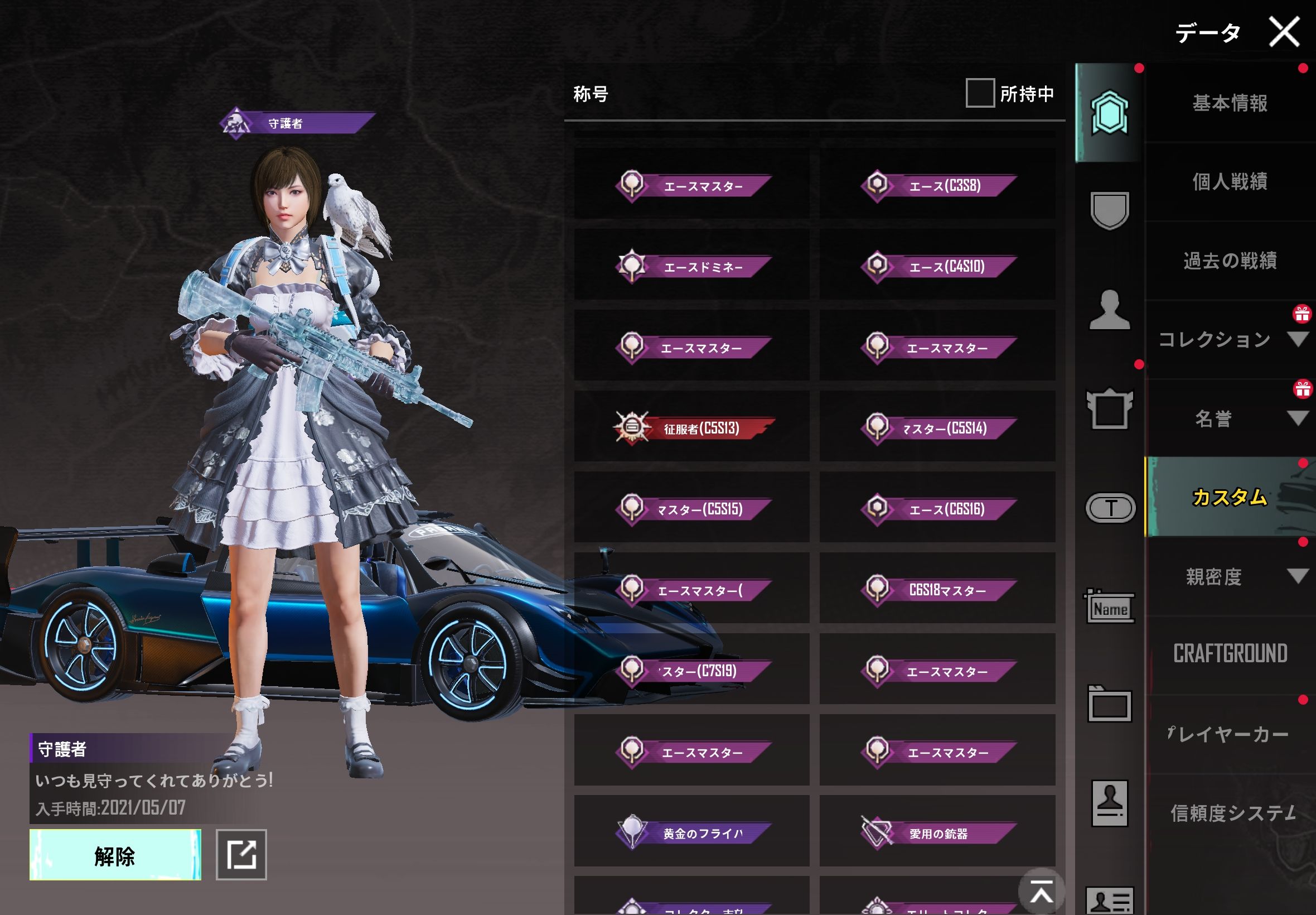Select the エース(C3S8) title

(937, 185)
